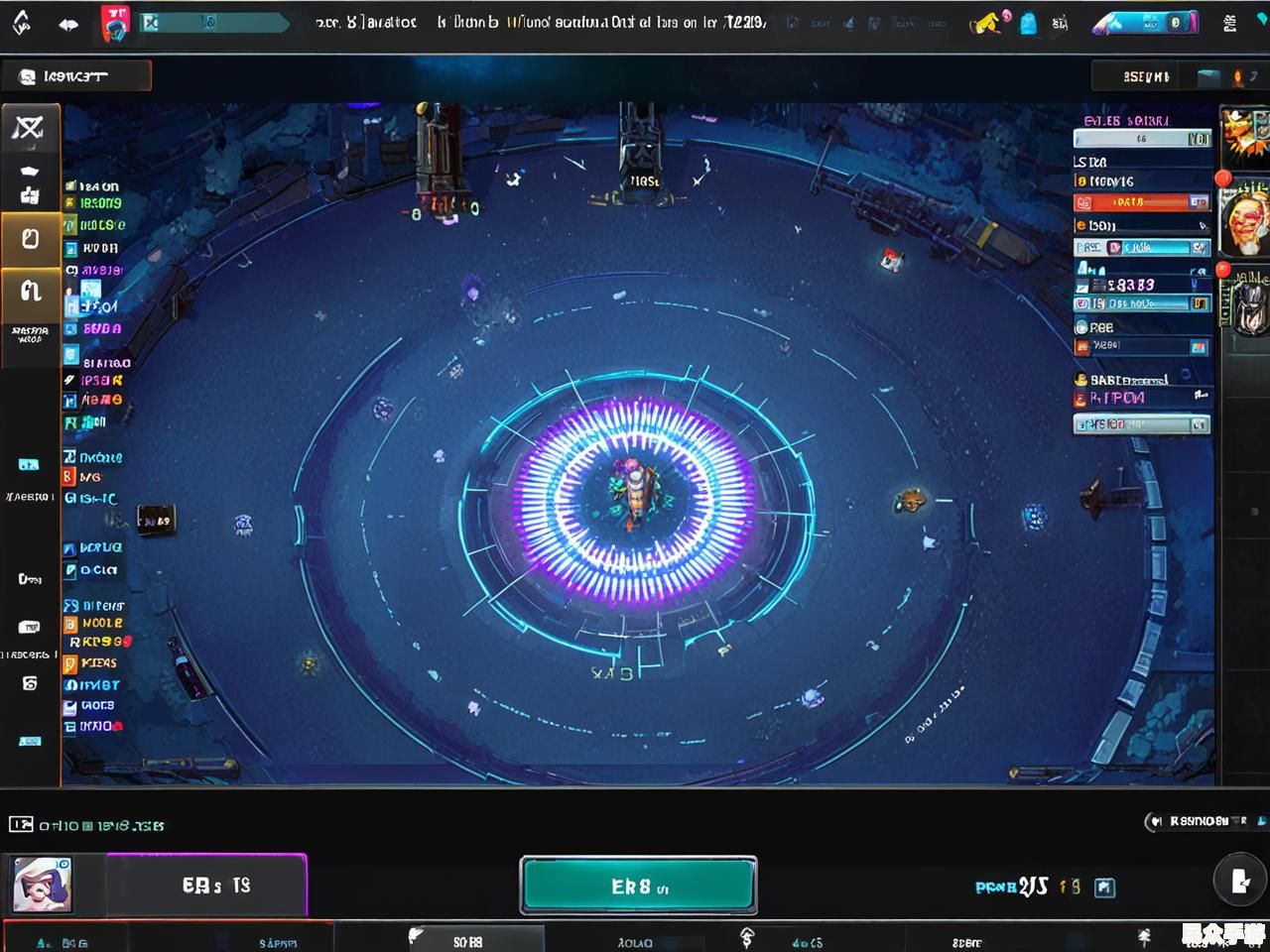
Task: Click the round white button at bottom right
Action: coord(1239,880)
